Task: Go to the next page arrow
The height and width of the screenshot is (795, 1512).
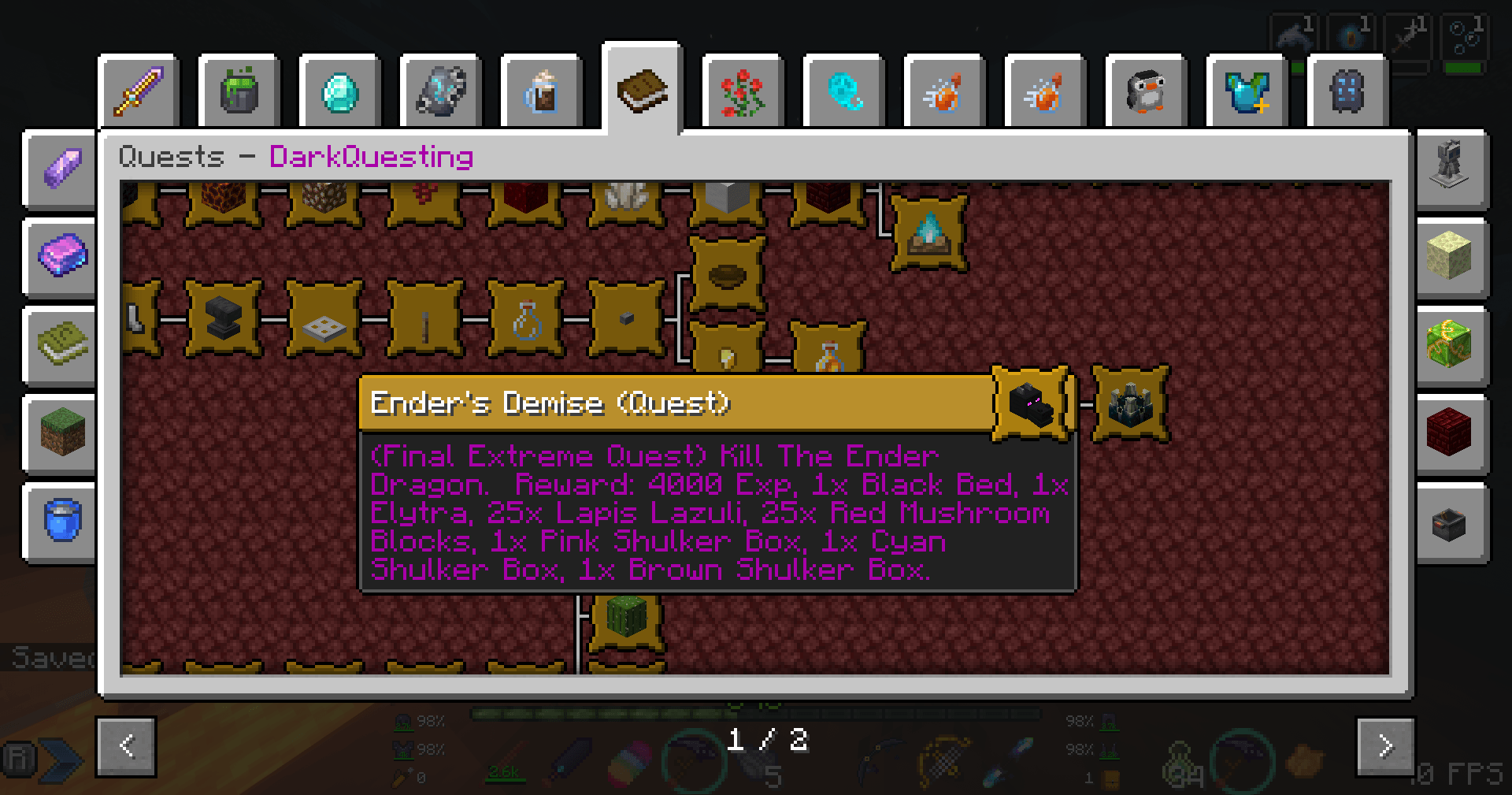Action: point(1385,745)
